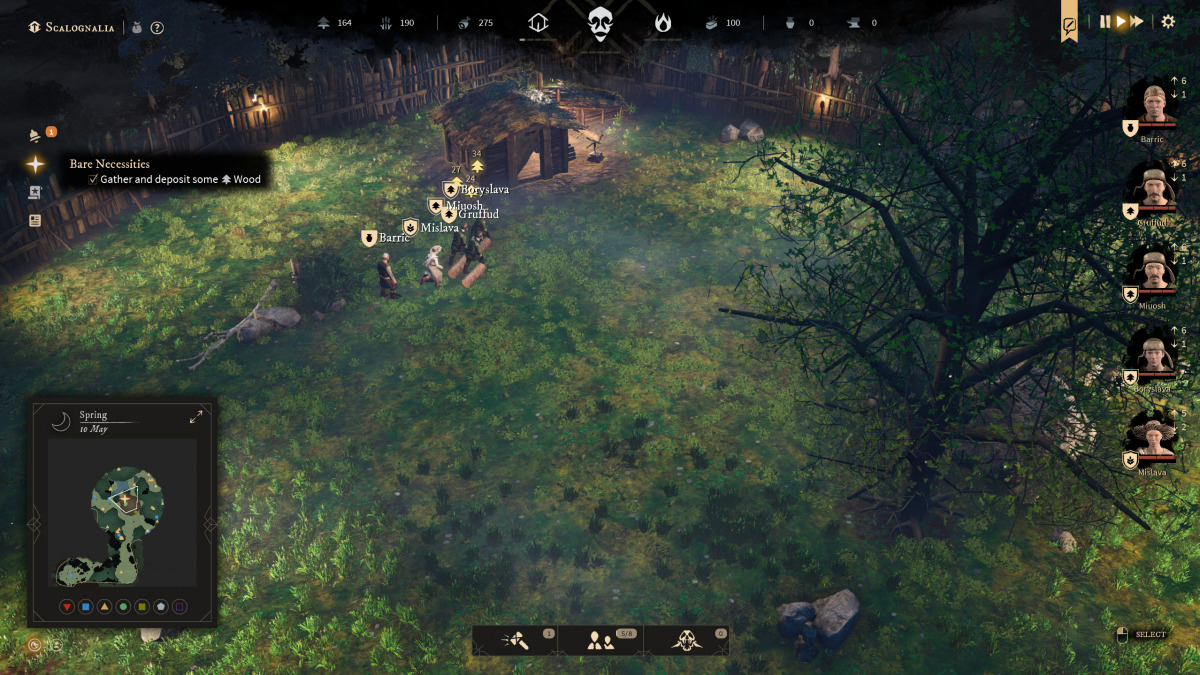Toggle the blue square minimap filter

coord(86,606)
